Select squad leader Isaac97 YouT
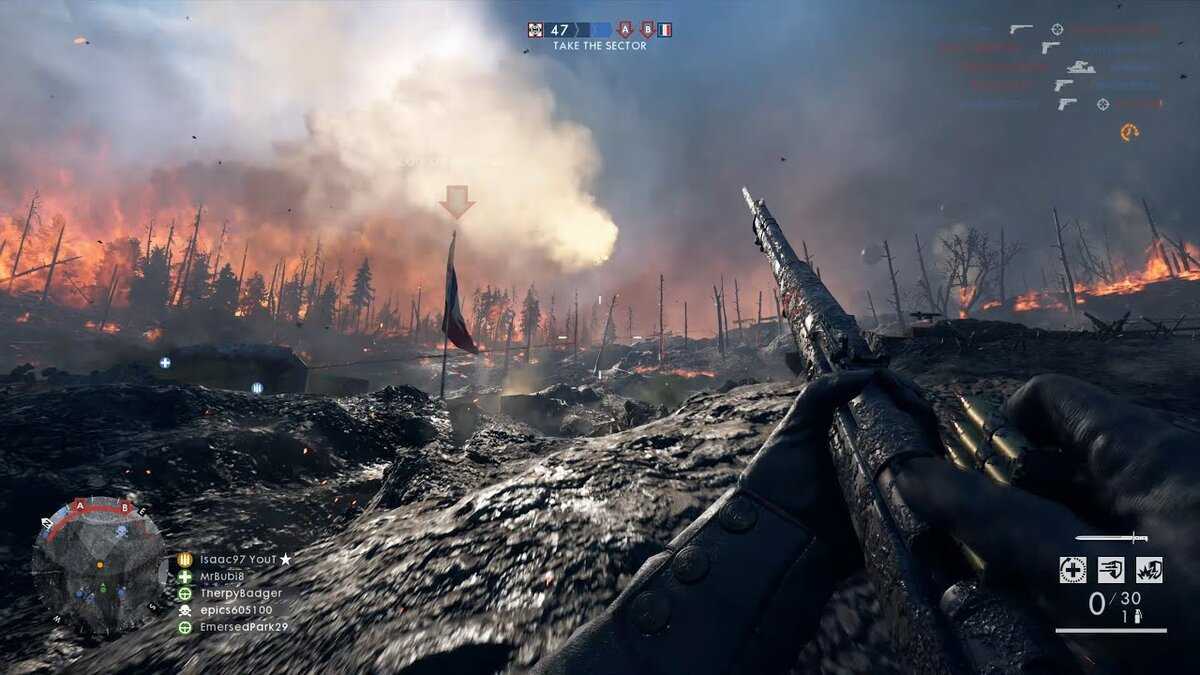Image resolution: width=1200 pixels, height=675 pixels. [x=235, y=560]
